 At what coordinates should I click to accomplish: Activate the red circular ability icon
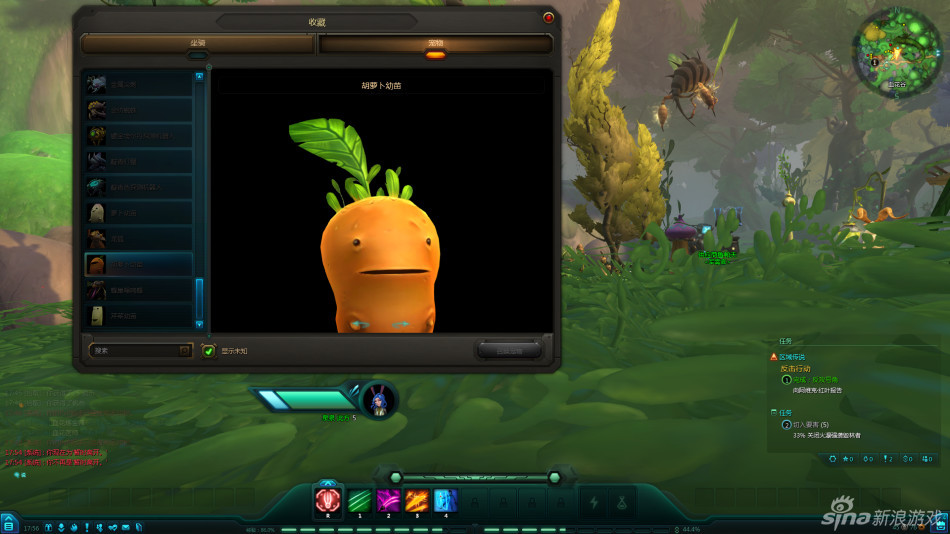pos(328,501)
